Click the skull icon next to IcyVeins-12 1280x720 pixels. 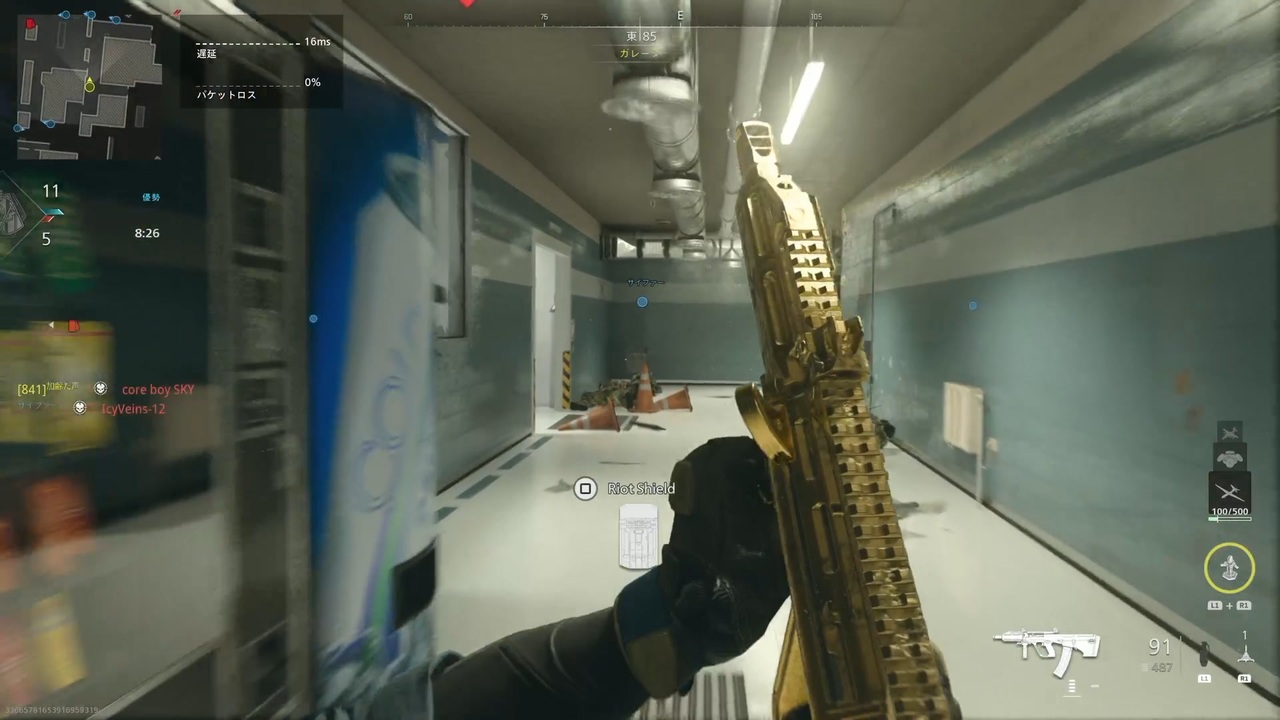pyautogui.click(x=80, y=408)
